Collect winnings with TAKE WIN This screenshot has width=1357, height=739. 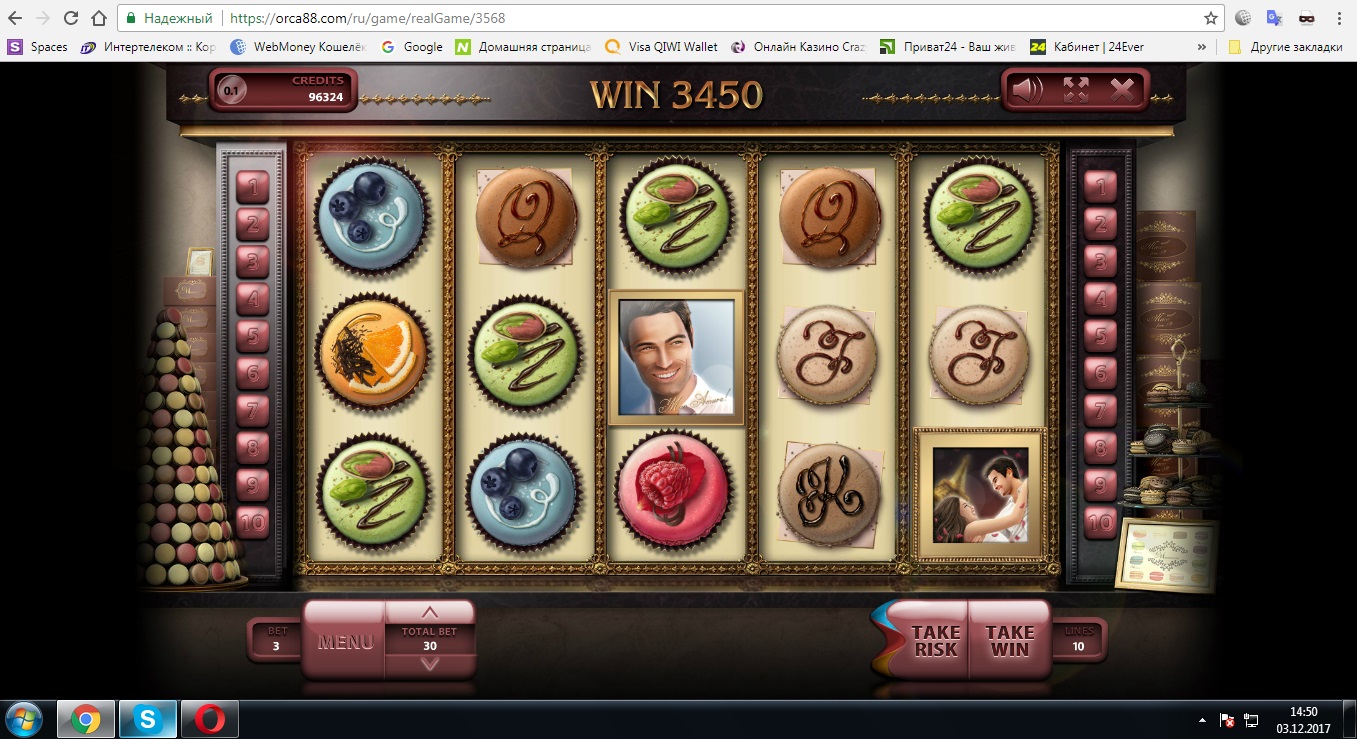(1010, 641)
